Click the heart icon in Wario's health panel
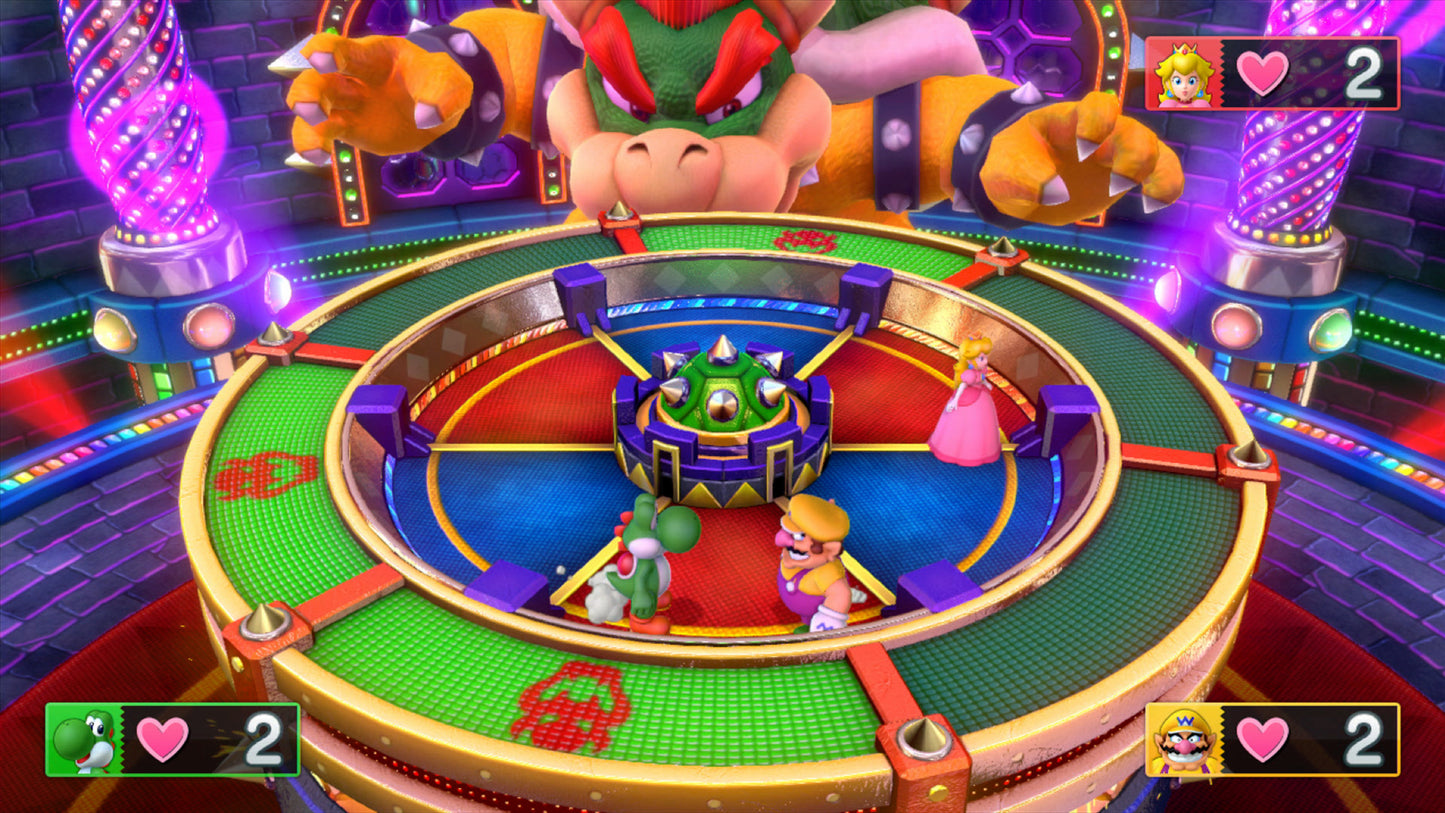Viewport: 1445px width, 813px height. (x=1263, y=741)
